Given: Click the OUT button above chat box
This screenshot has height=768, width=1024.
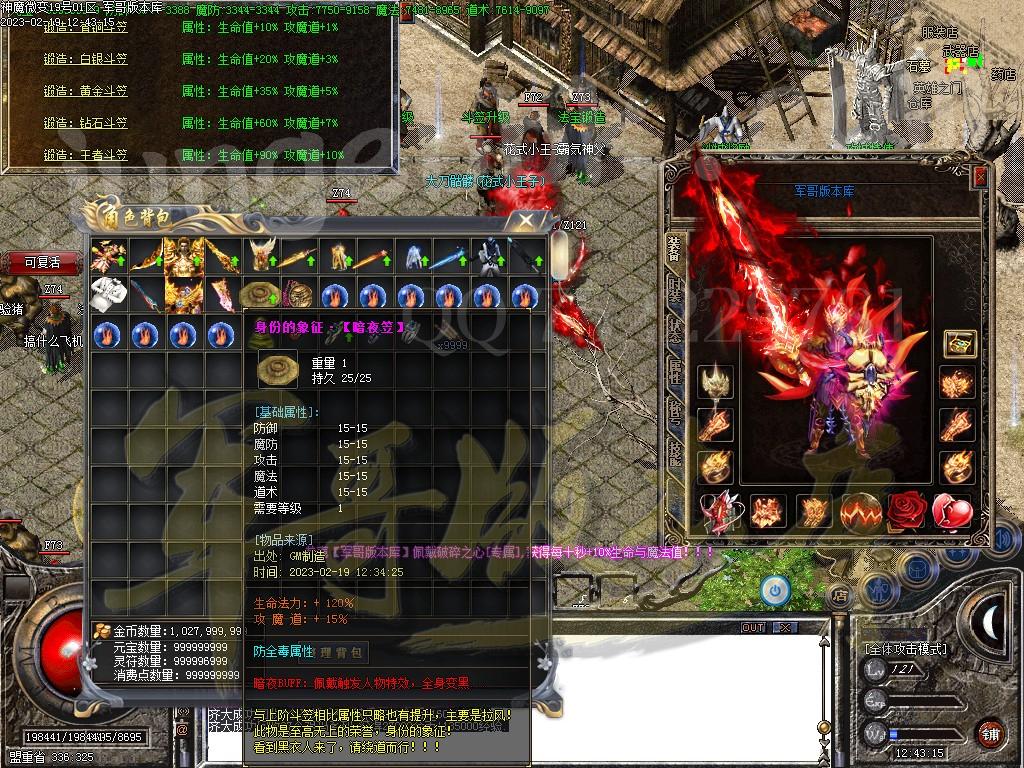Looking at the screenshot, I should pos(753,628).
